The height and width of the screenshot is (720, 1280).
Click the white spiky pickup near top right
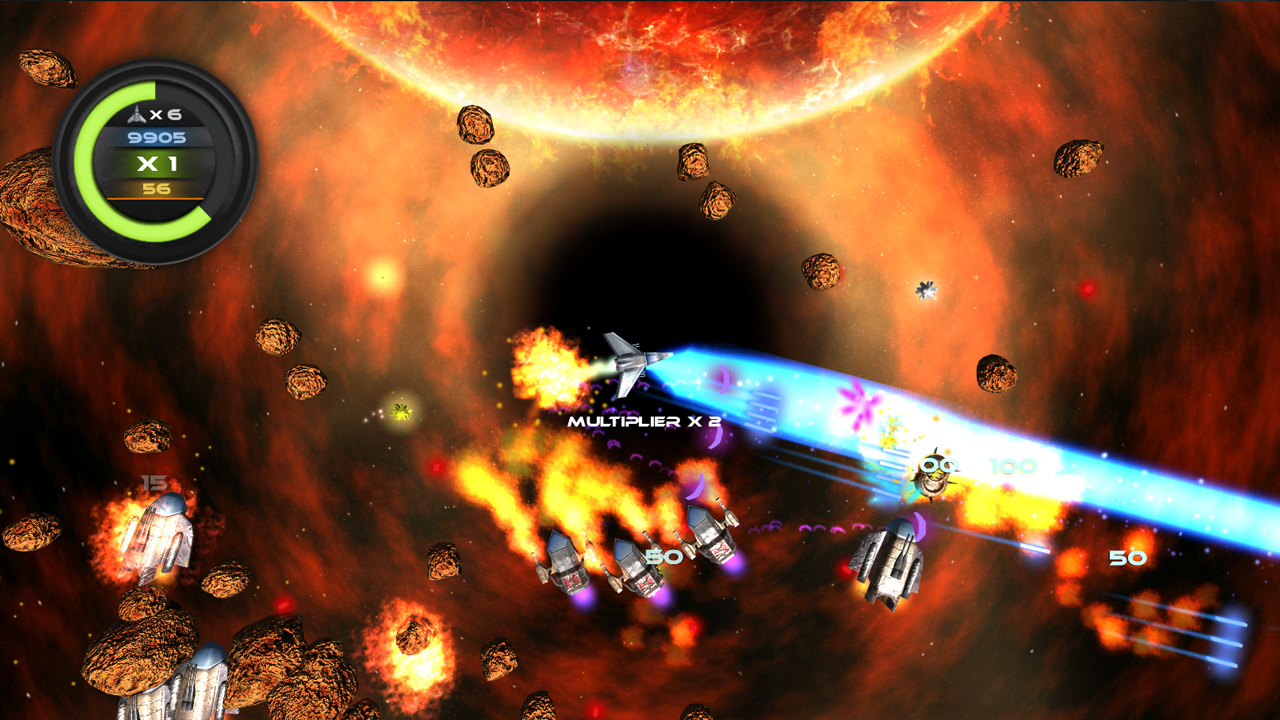click(928, 290)
